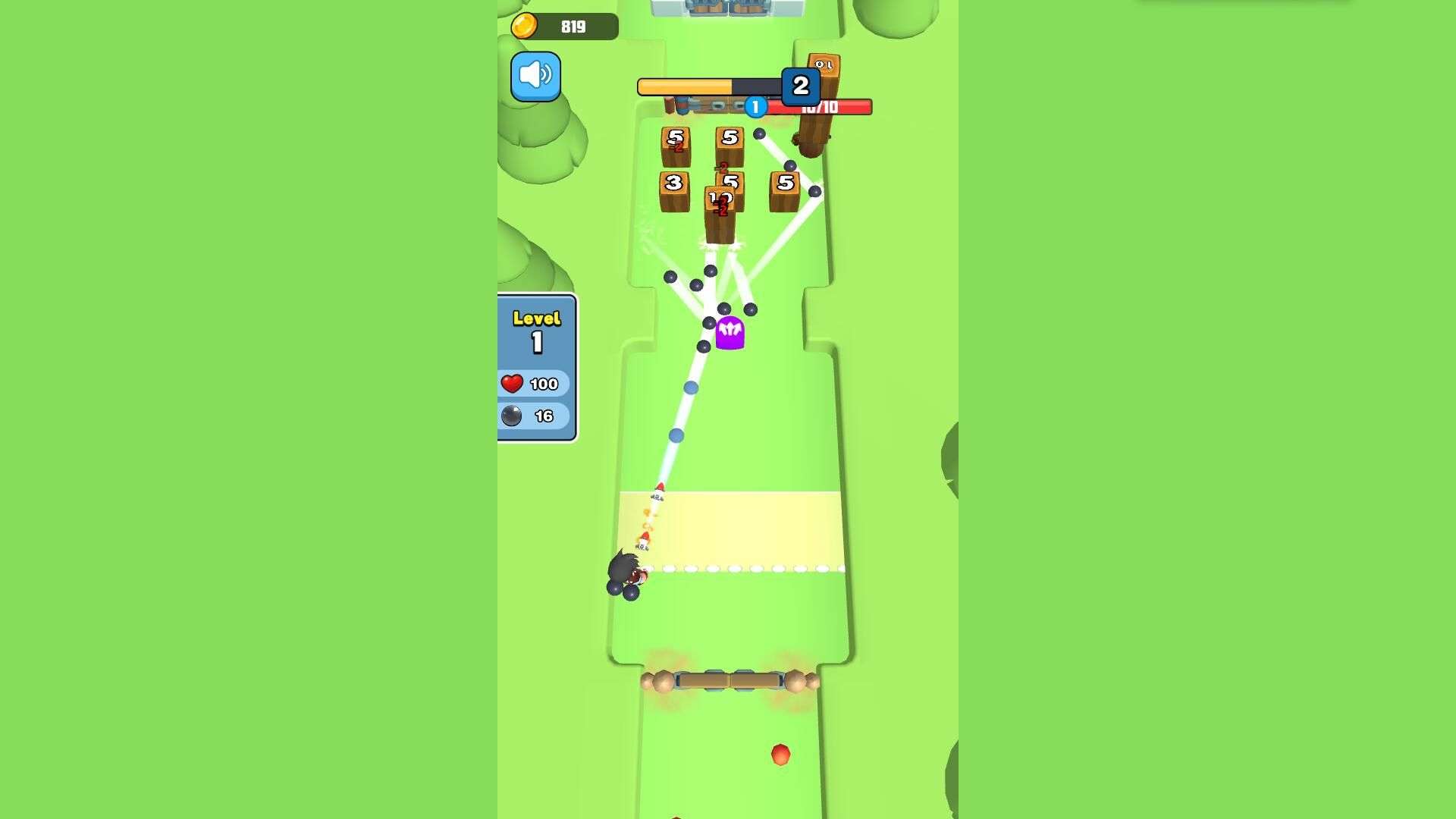Screen dimensions: 1456x819
Task: Toggle the sound speaker button
Action: pos(535,77)
